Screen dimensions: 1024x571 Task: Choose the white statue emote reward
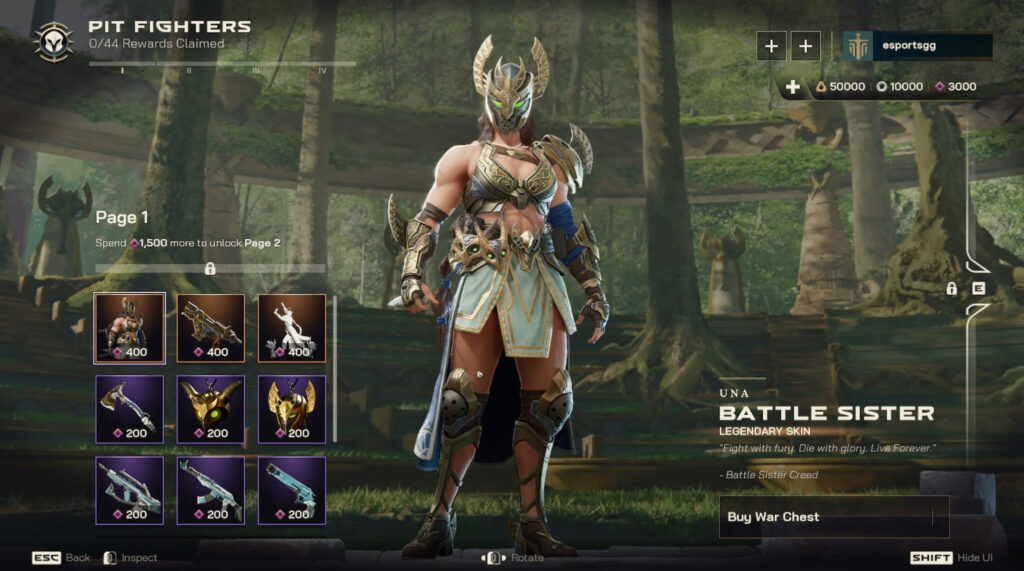click(x=292, y=328)
